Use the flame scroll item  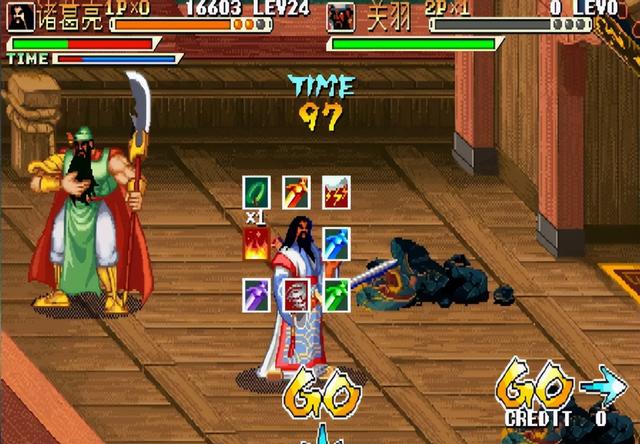257,243
